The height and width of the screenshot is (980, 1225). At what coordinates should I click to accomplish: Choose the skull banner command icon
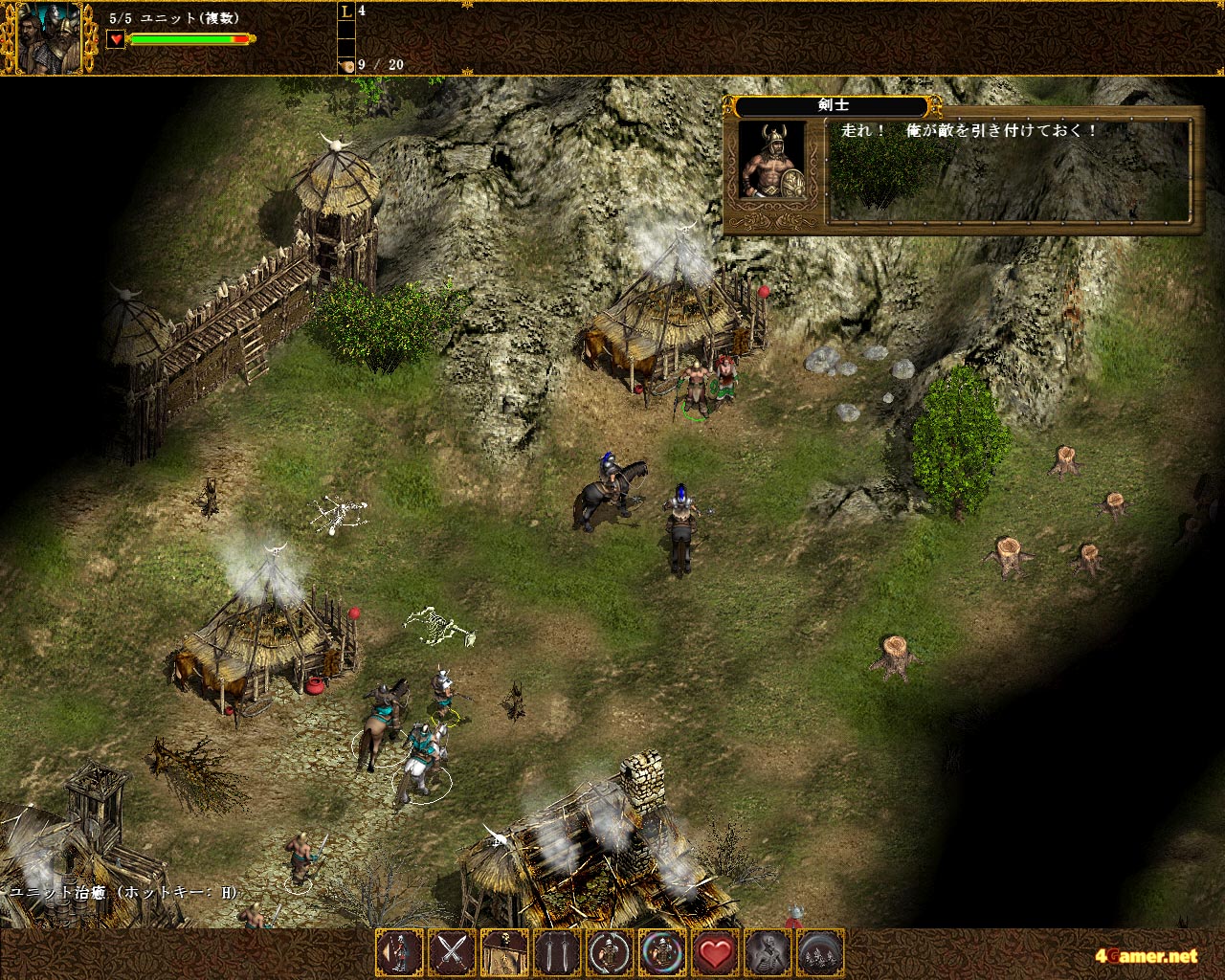tap(504, 952)
